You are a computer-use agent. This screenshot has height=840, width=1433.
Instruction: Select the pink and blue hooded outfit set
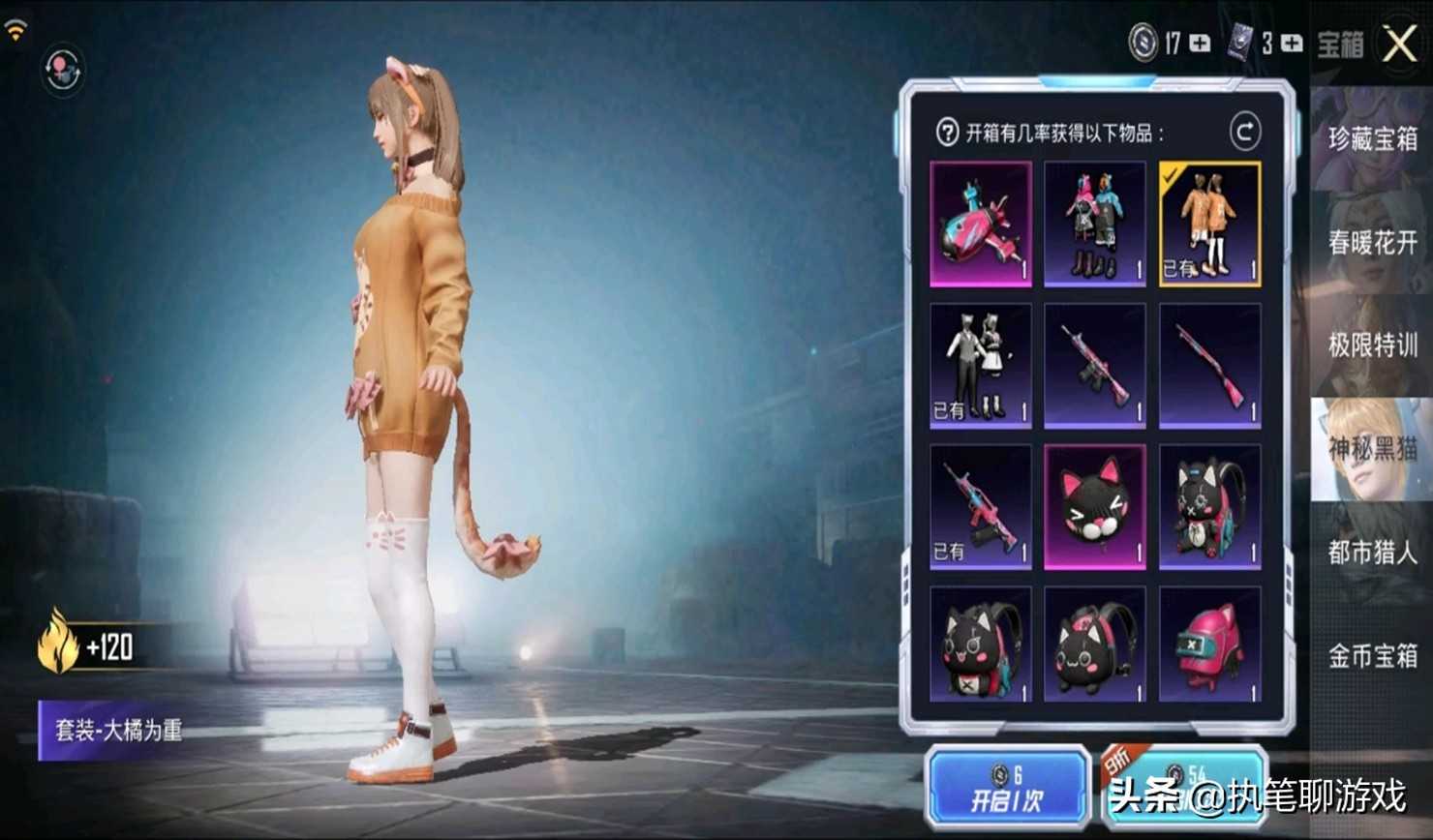1095,224
